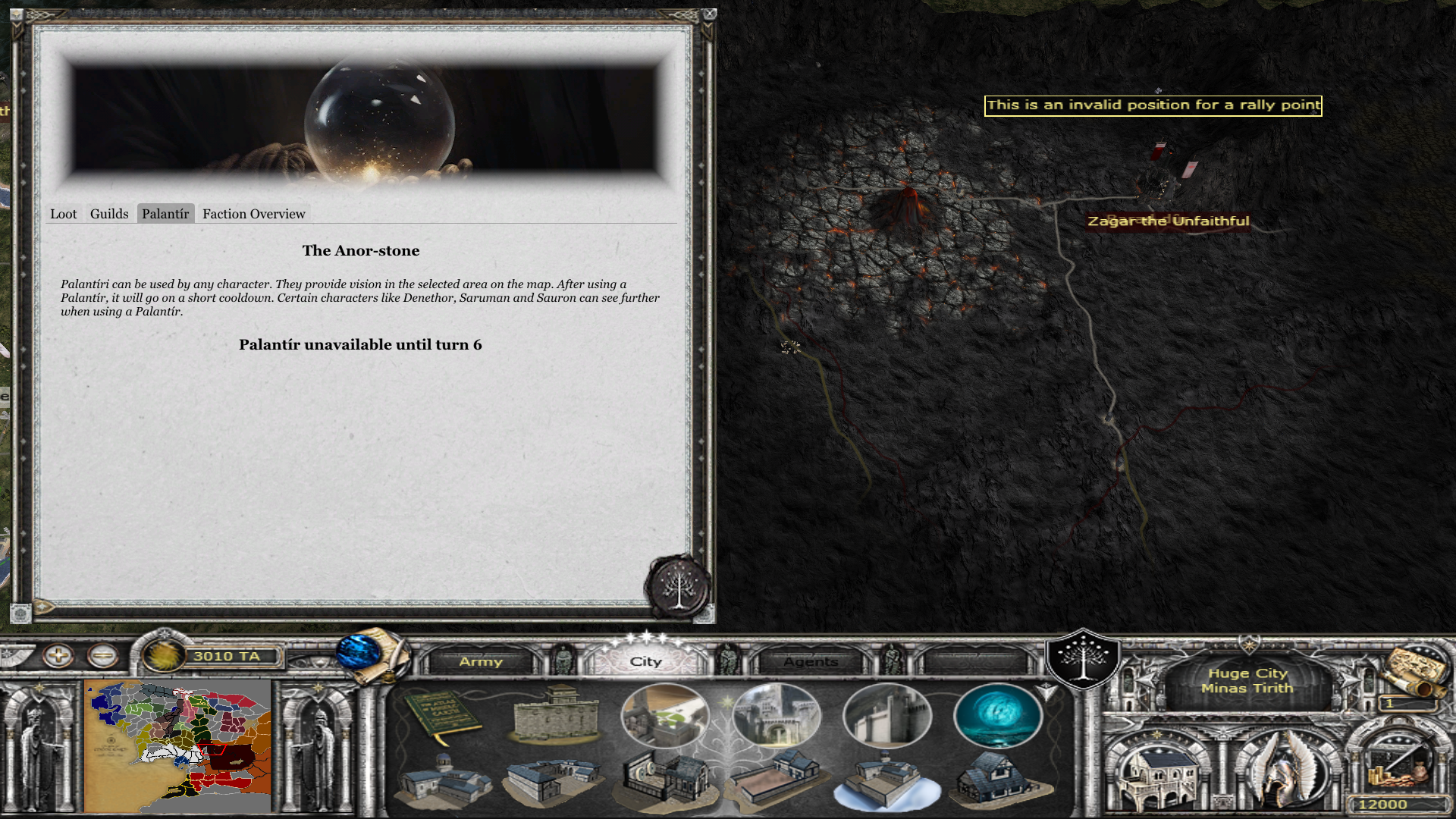Close the Anor-stone scroll panel
Screen dimensions: 1456x819
[x=709, y=14]
